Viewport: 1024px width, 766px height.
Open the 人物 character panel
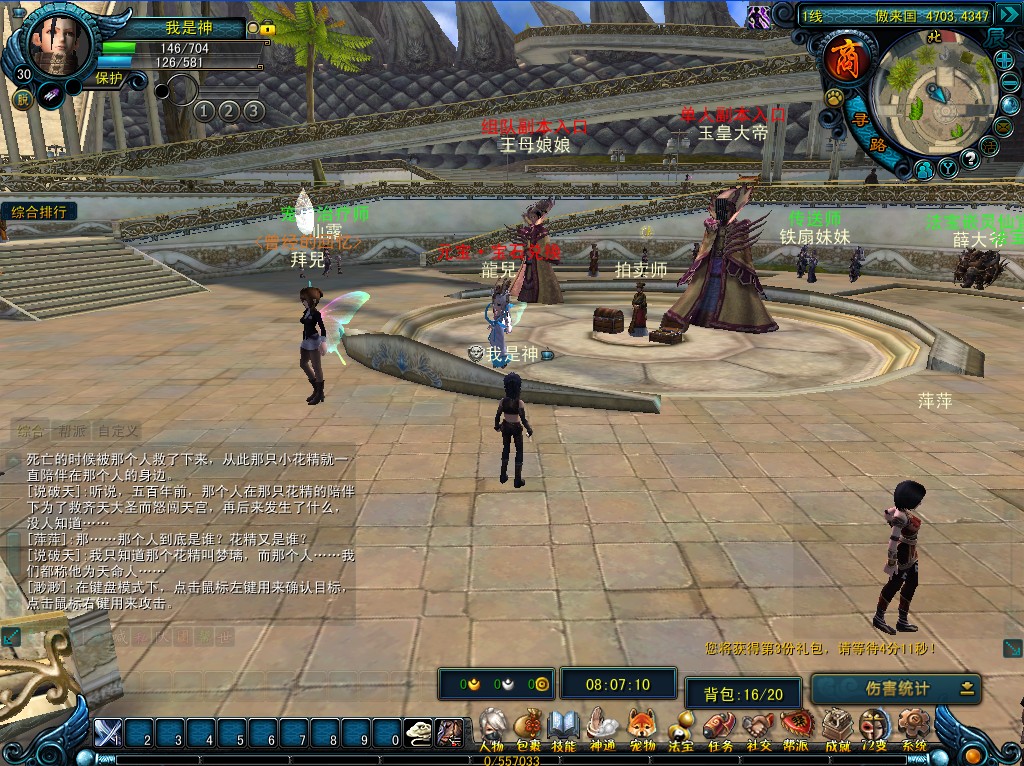pyautogui.click(x=491, y=727)
